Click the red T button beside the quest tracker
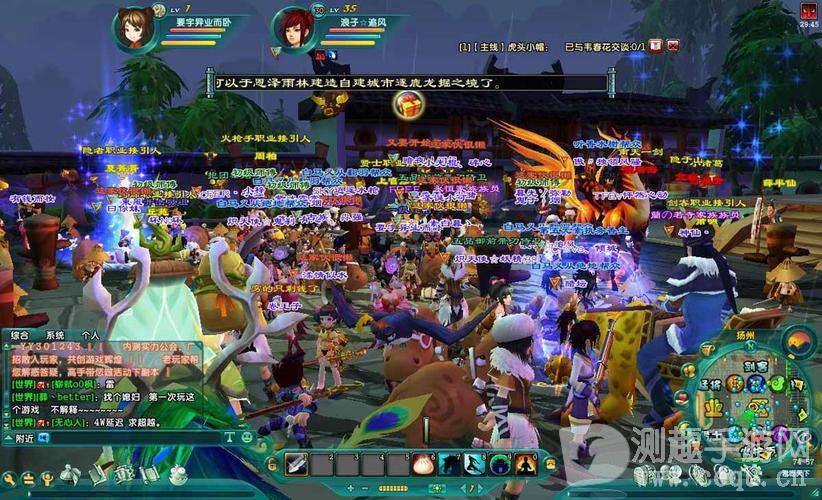 tap(655, 45)
